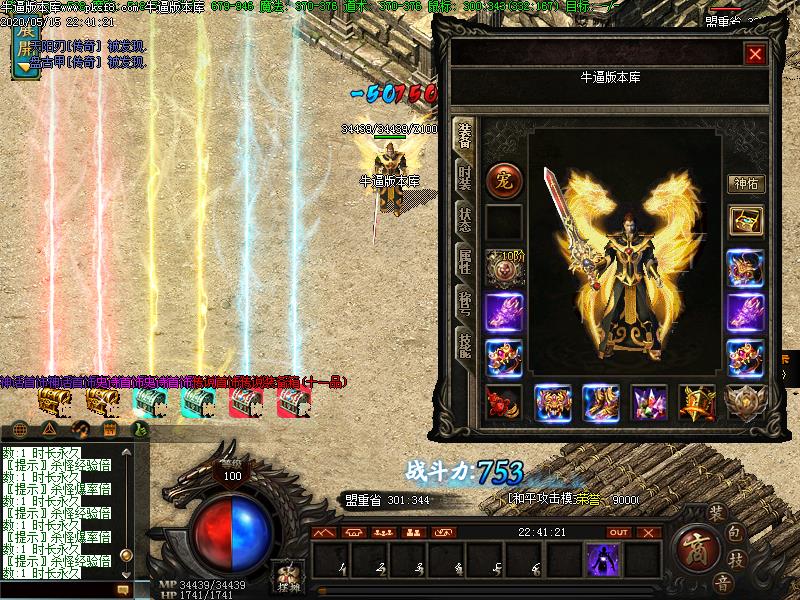Select the silver shield badge slot
The height and width of the screenshot is (600, 800).
pyautogui.click(x=745, y=402)
